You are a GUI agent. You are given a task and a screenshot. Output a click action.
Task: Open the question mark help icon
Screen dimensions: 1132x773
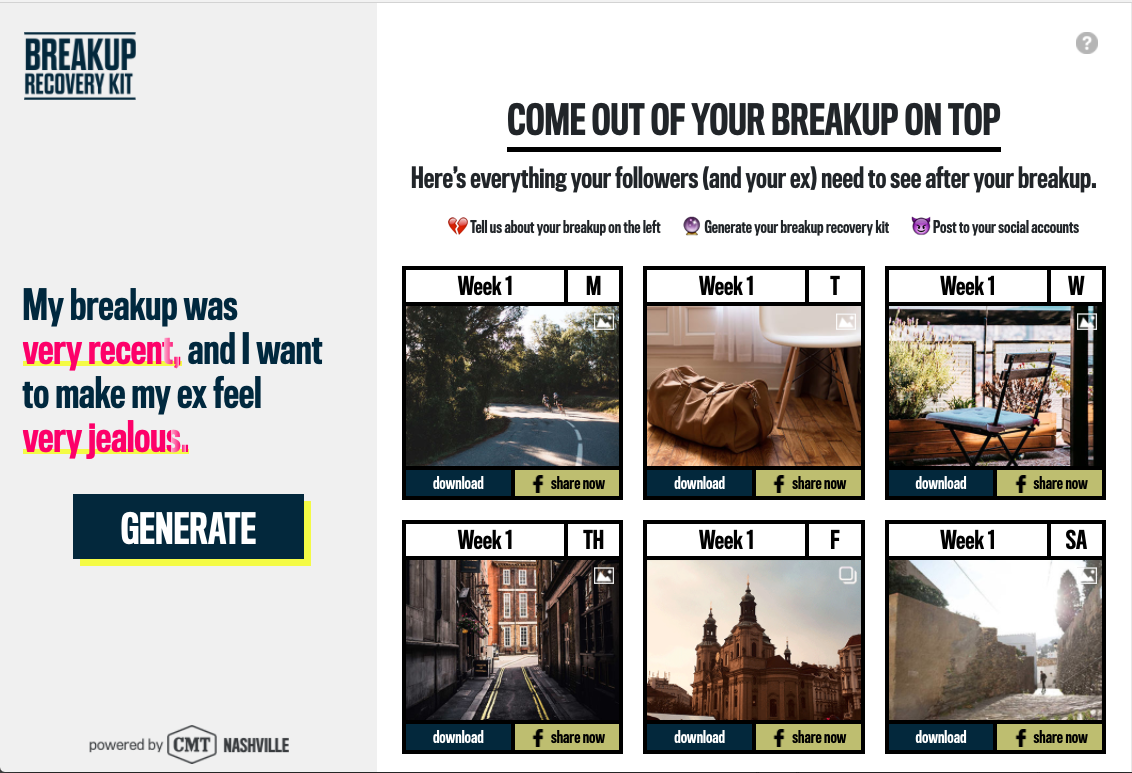click(1087, 43)
